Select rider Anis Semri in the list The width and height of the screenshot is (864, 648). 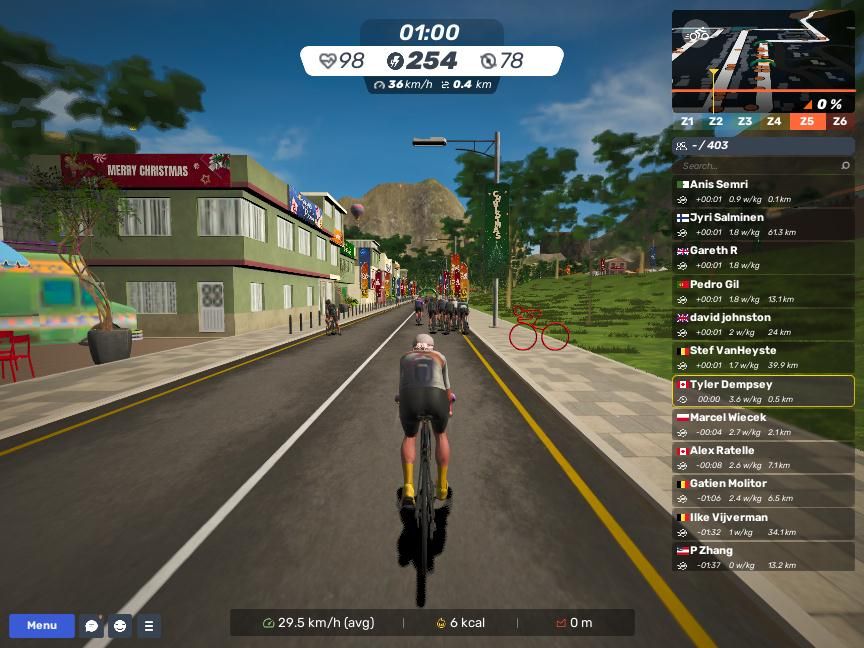click(x=763, y=191)
